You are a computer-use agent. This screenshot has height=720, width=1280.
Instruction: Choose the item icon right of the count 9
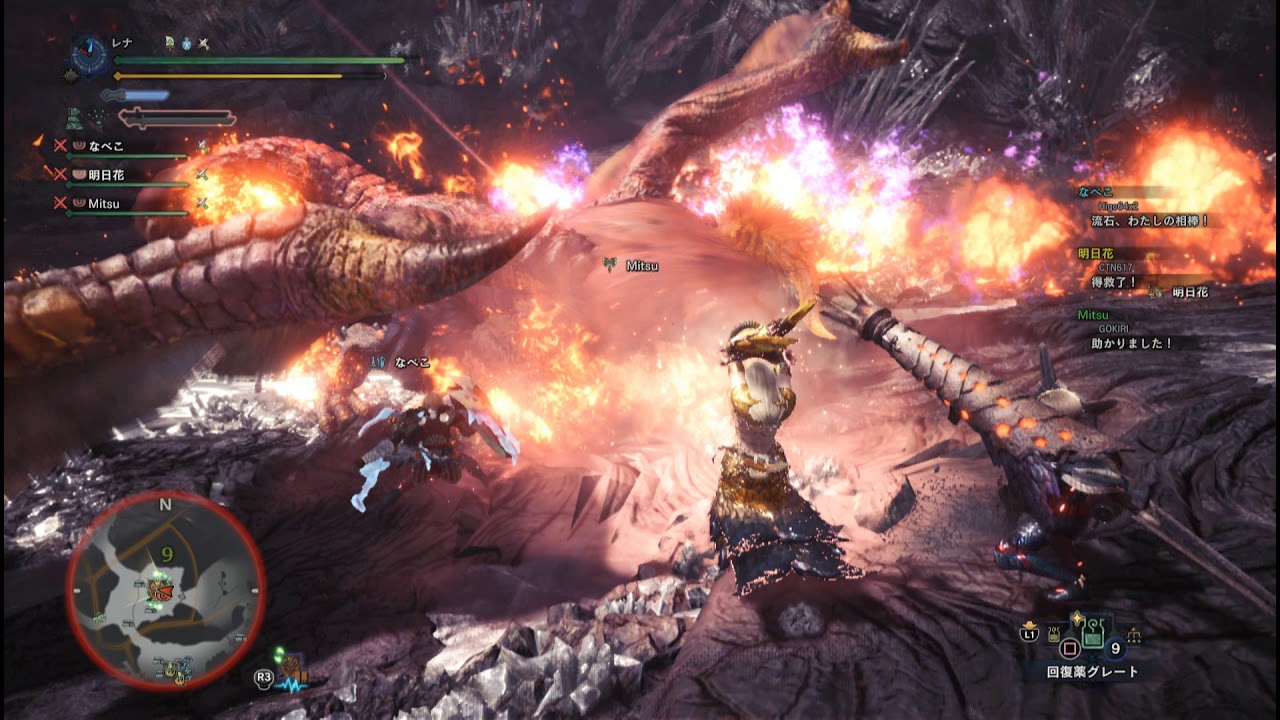[1134, 635]
